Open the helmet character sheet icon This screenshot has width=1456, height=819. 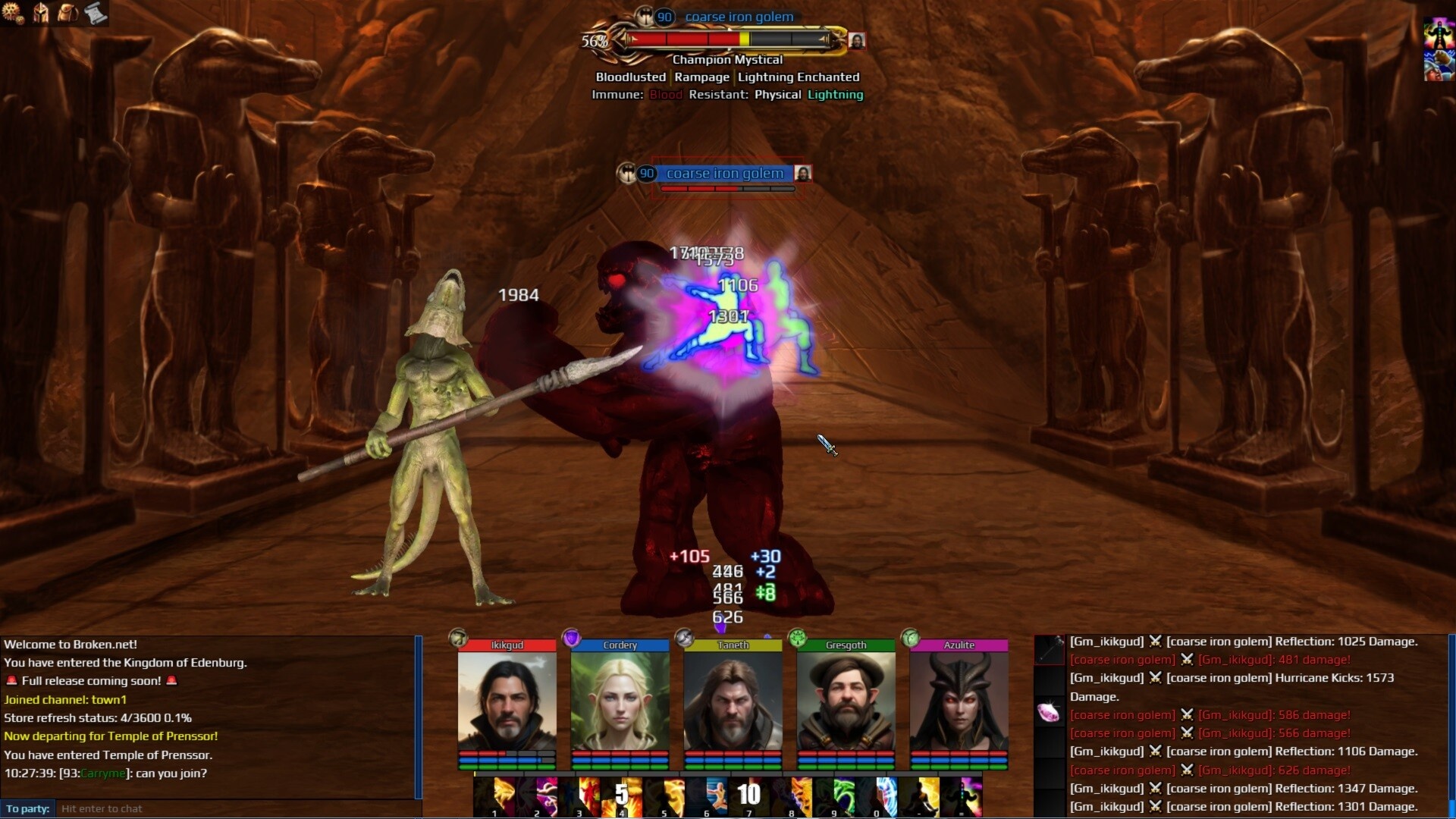click(41, 12)
